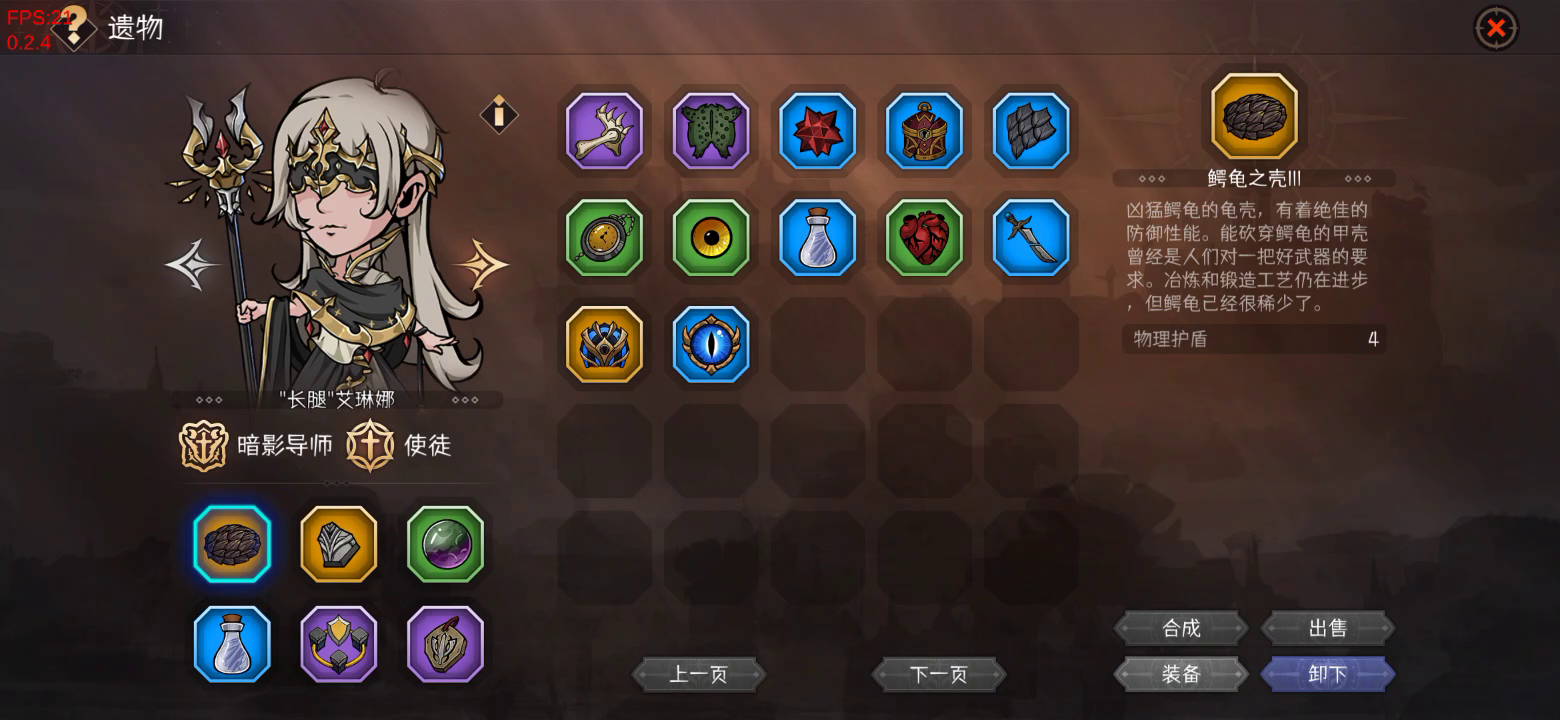Select the golden chest relic
This screenshot has width=1560, height=720.
pos(925,131)
